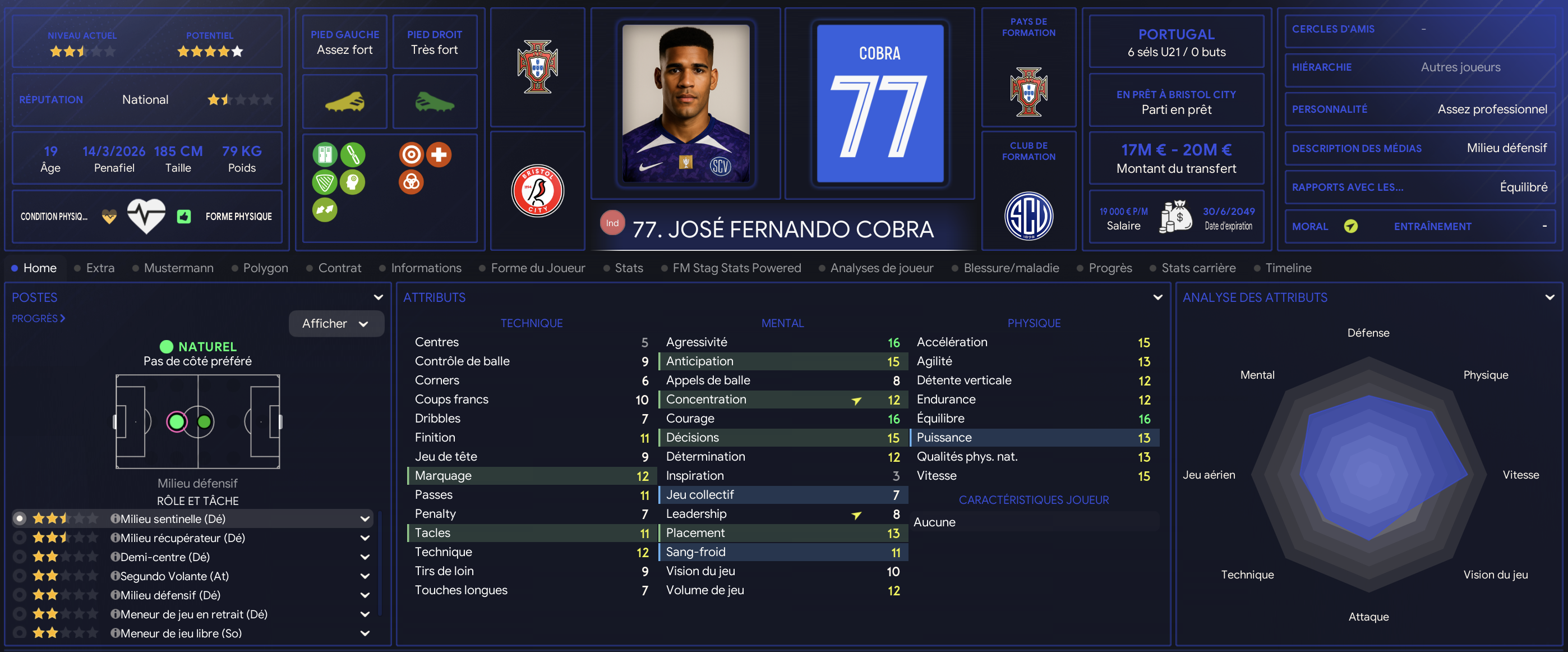Show the Informations tab

tap(426, 268)
